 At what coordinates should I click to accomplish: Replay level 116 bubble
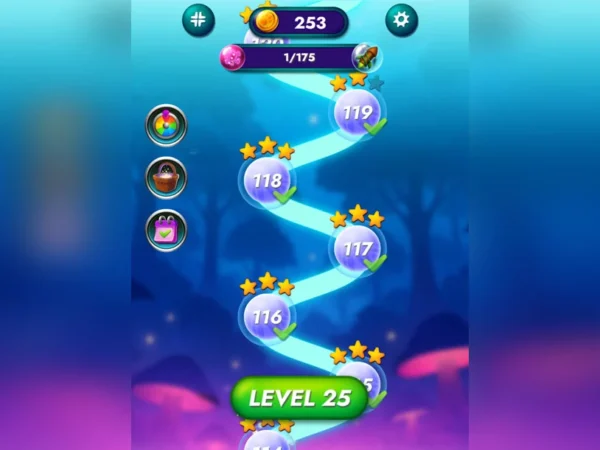267,316
